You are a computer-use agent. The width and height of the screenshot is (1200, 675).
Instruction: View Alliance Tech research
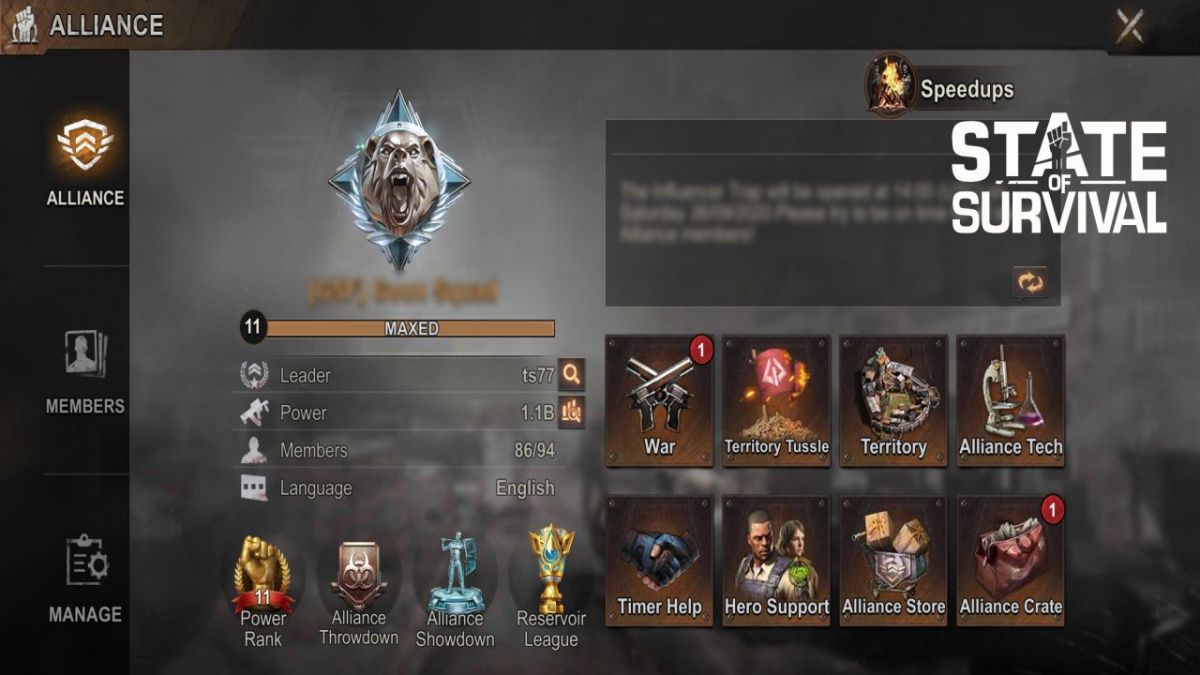coord(1010,400)
